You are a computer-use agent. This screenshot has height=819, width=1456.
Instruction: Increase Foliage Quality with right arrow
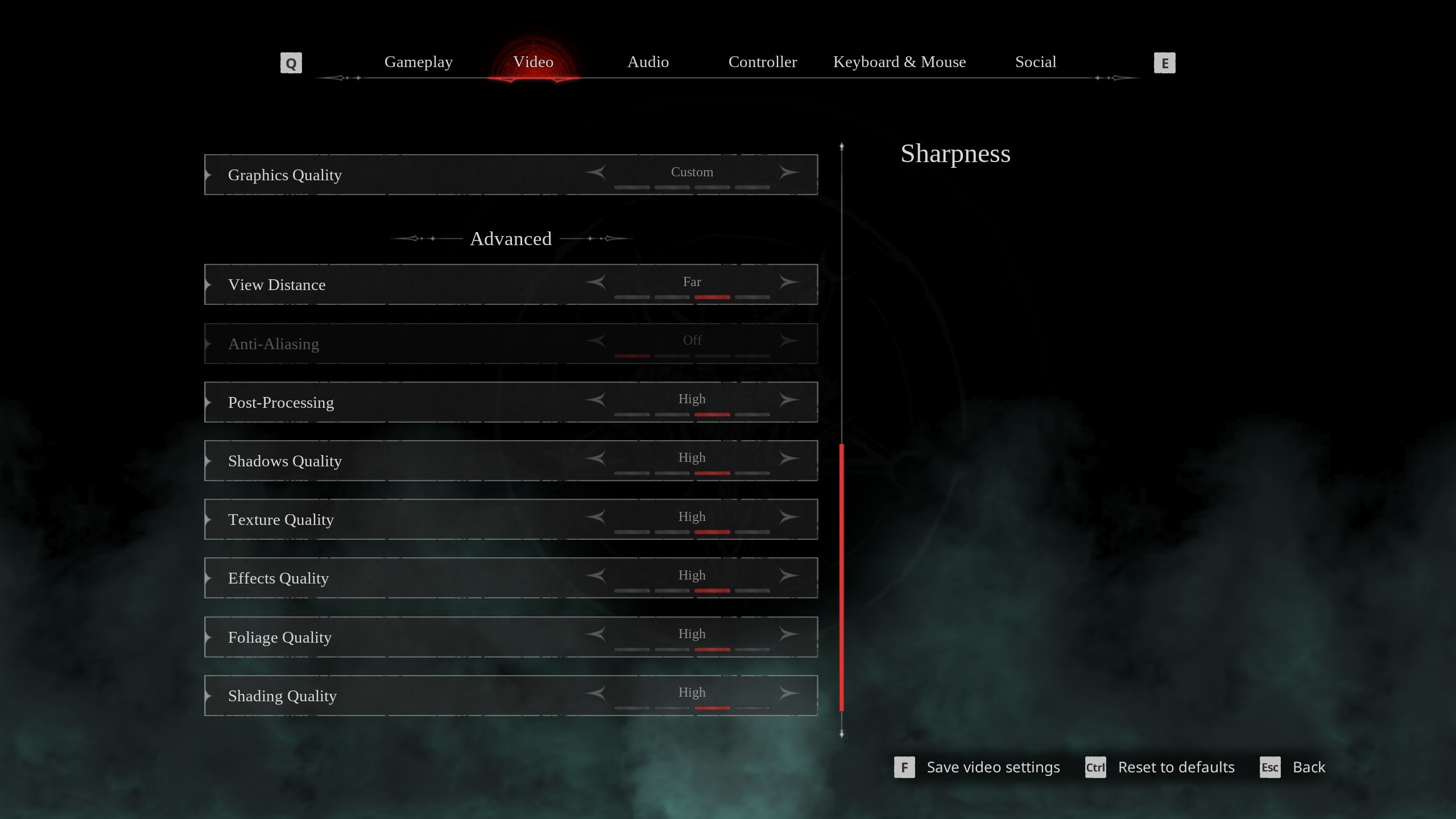(789, 634)
